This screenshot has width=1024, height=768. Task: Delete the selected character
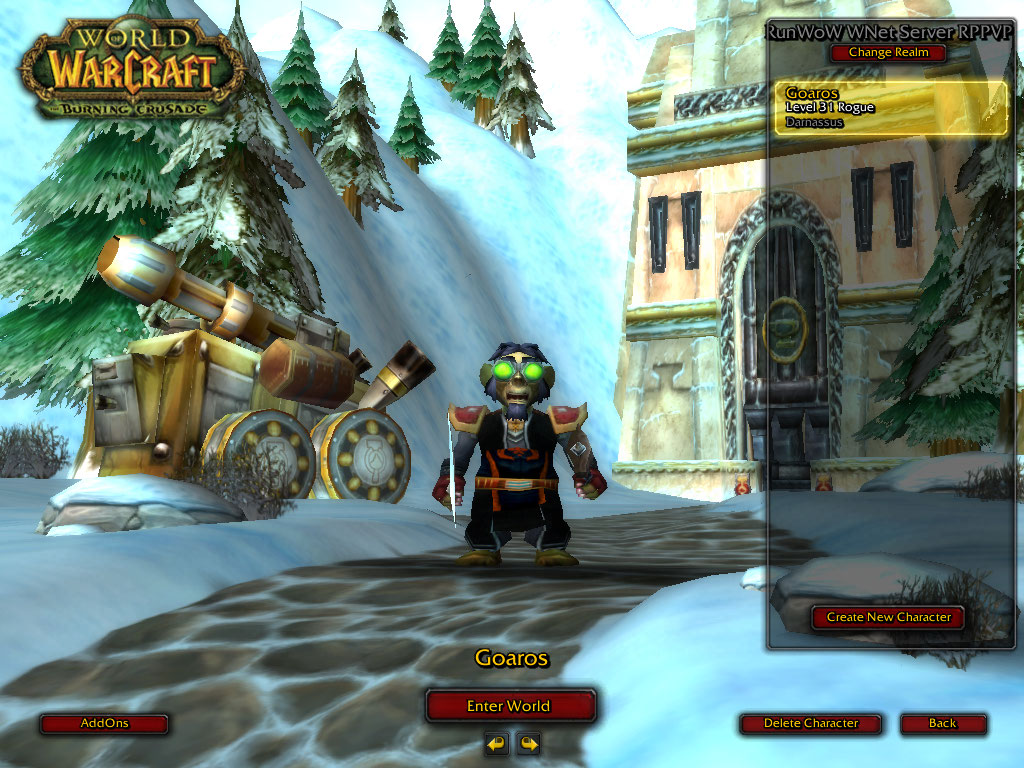811,723
